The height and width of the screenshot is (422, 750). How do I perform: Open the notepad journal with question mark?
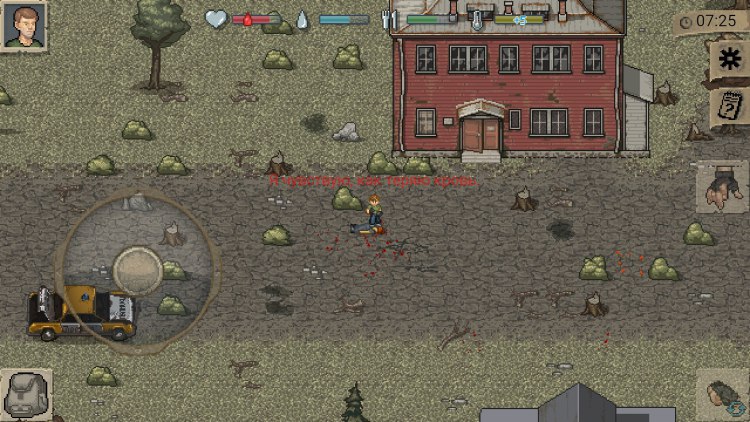tap(729, 106)
